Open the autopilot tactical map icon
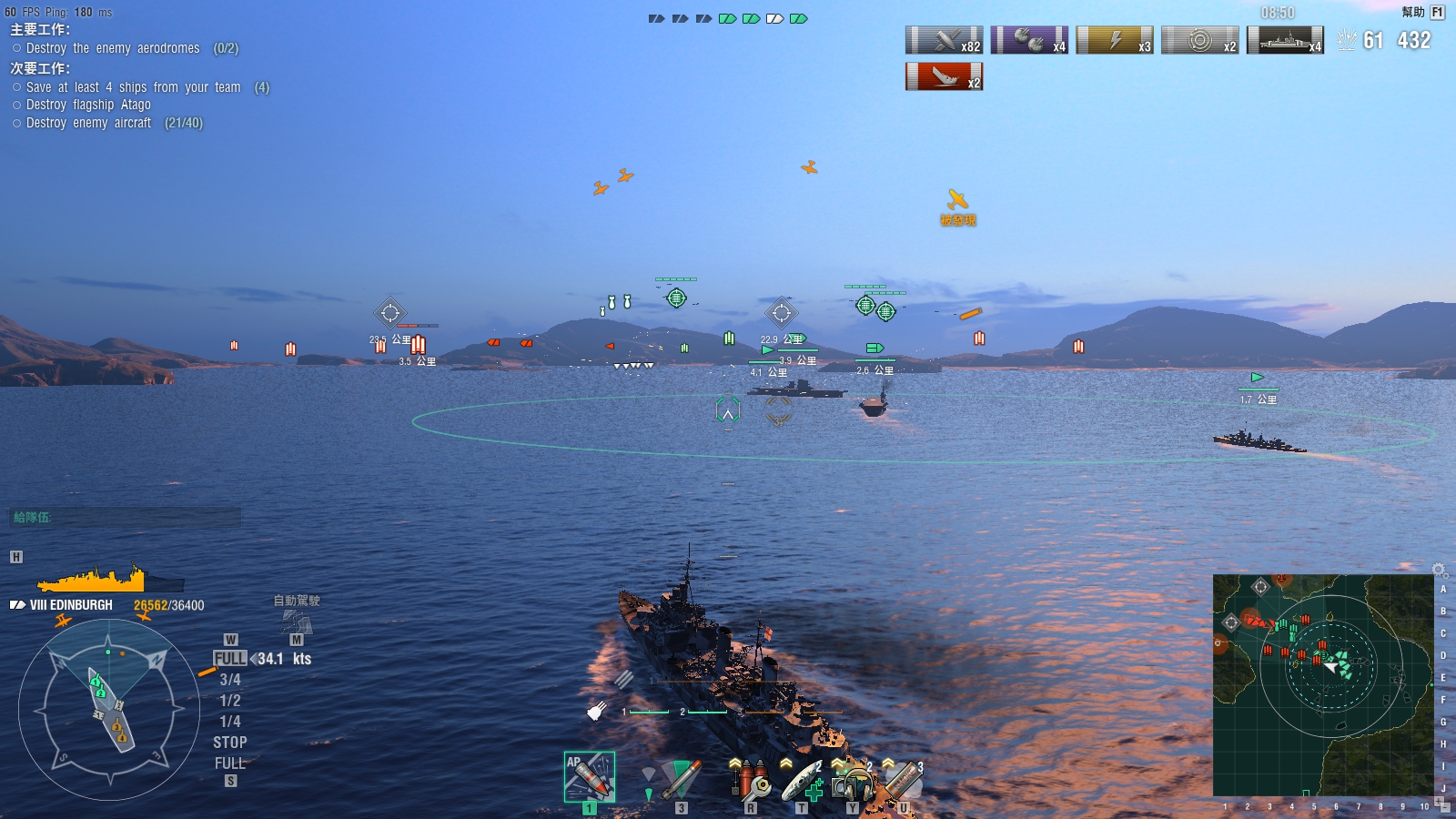 297,622
